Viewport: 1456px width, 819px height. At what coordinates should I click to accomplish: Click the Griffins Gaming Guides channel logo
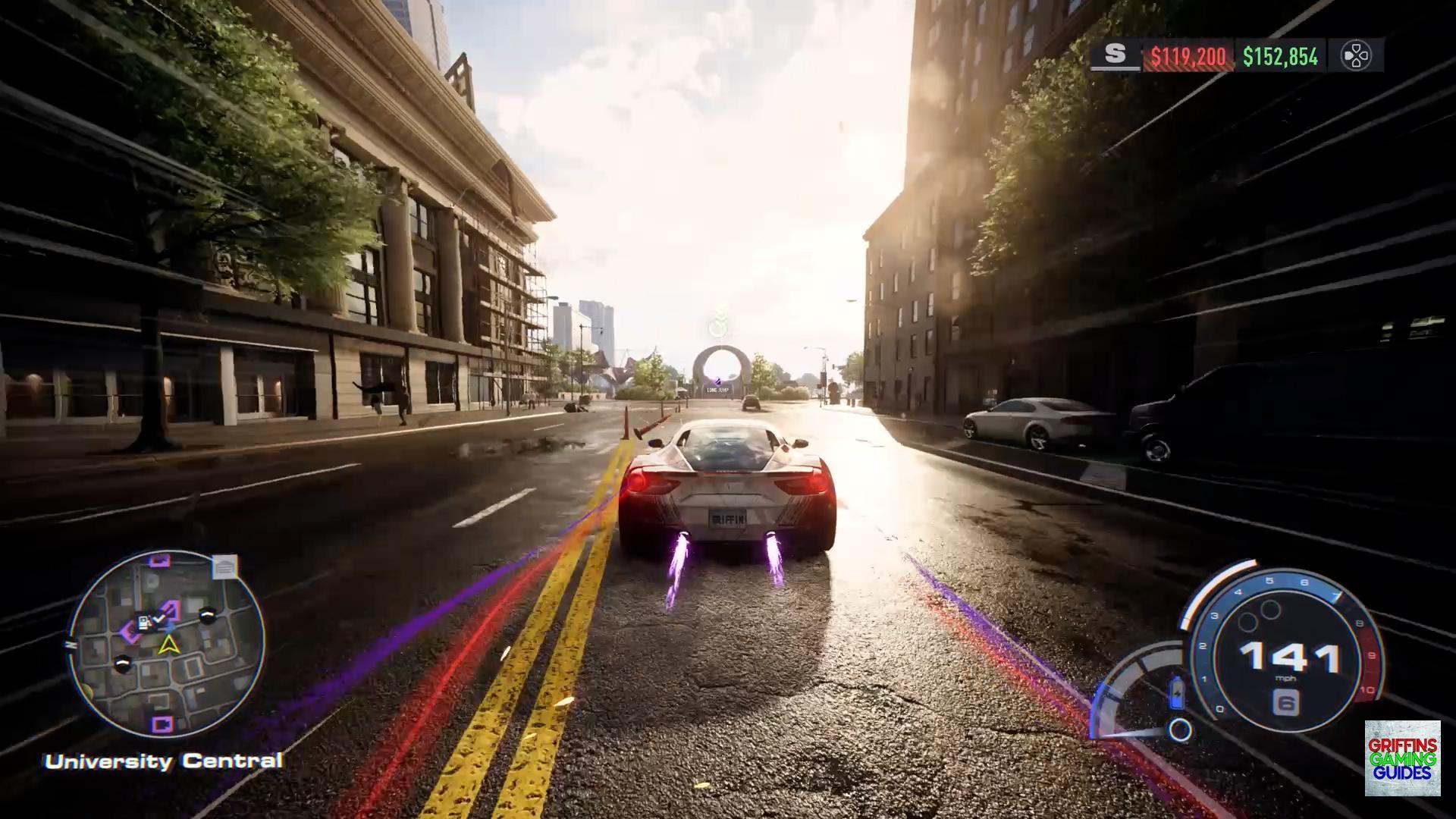(x=1402, y=758)
